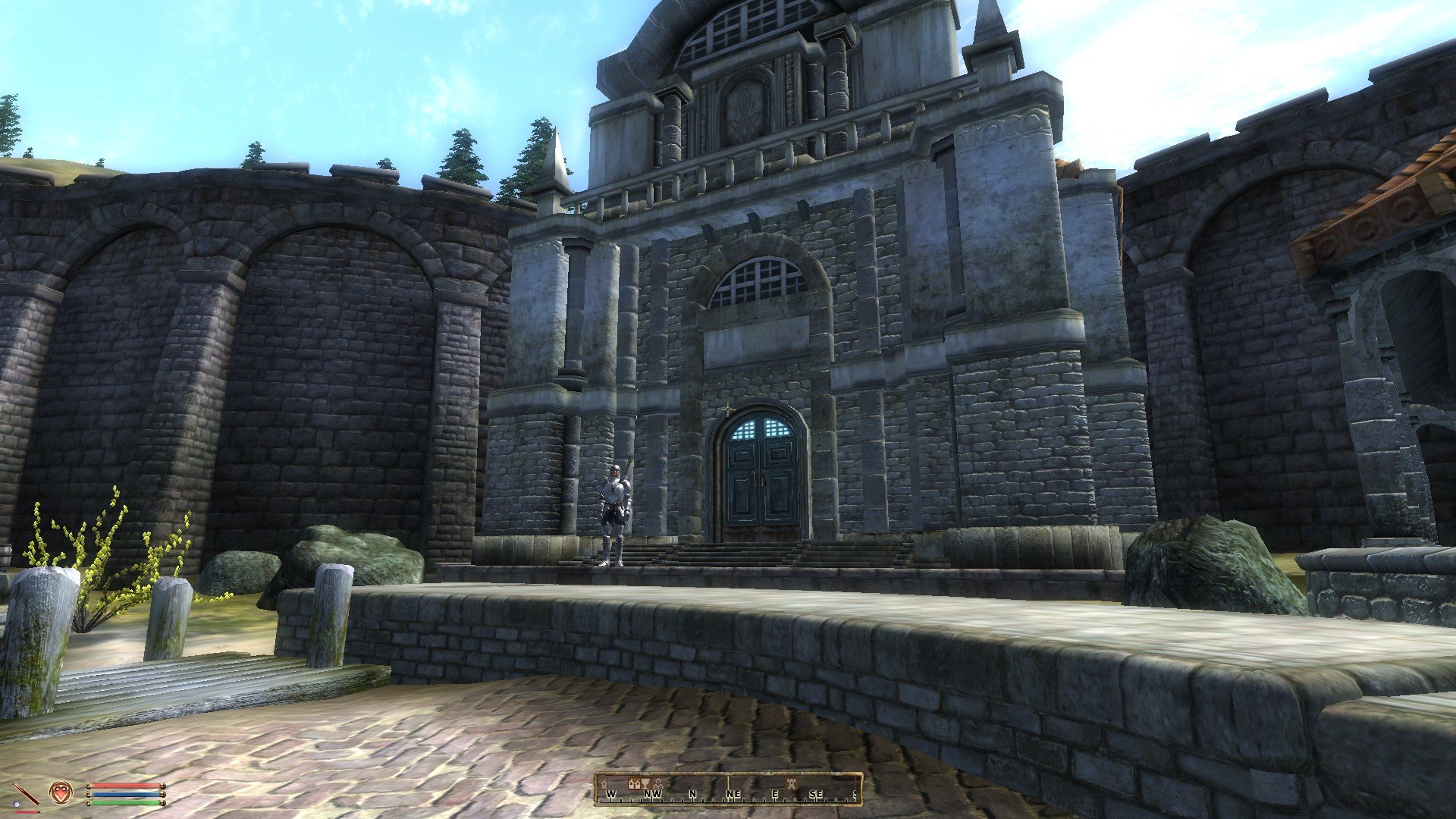Click the W label on the compass strip
Screen dimensions: 1456x819
[611, 792]
